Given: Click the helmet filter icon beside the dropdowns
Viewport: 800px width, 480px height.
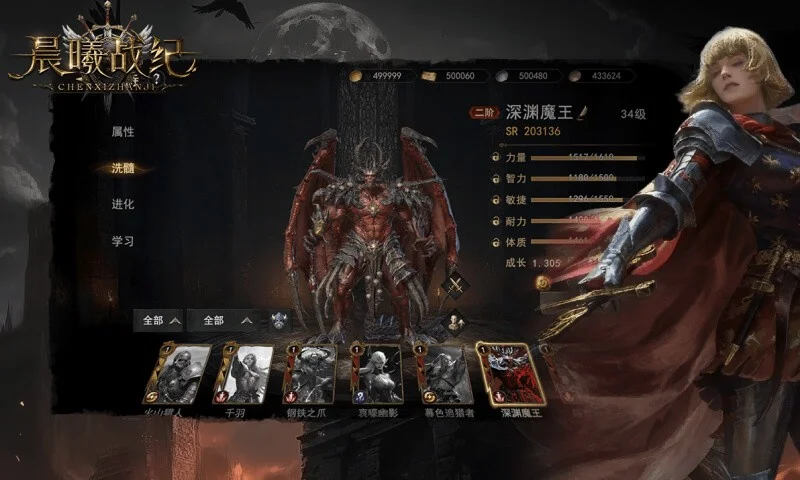Looking at the screenshot, I should tap(281, 321).
